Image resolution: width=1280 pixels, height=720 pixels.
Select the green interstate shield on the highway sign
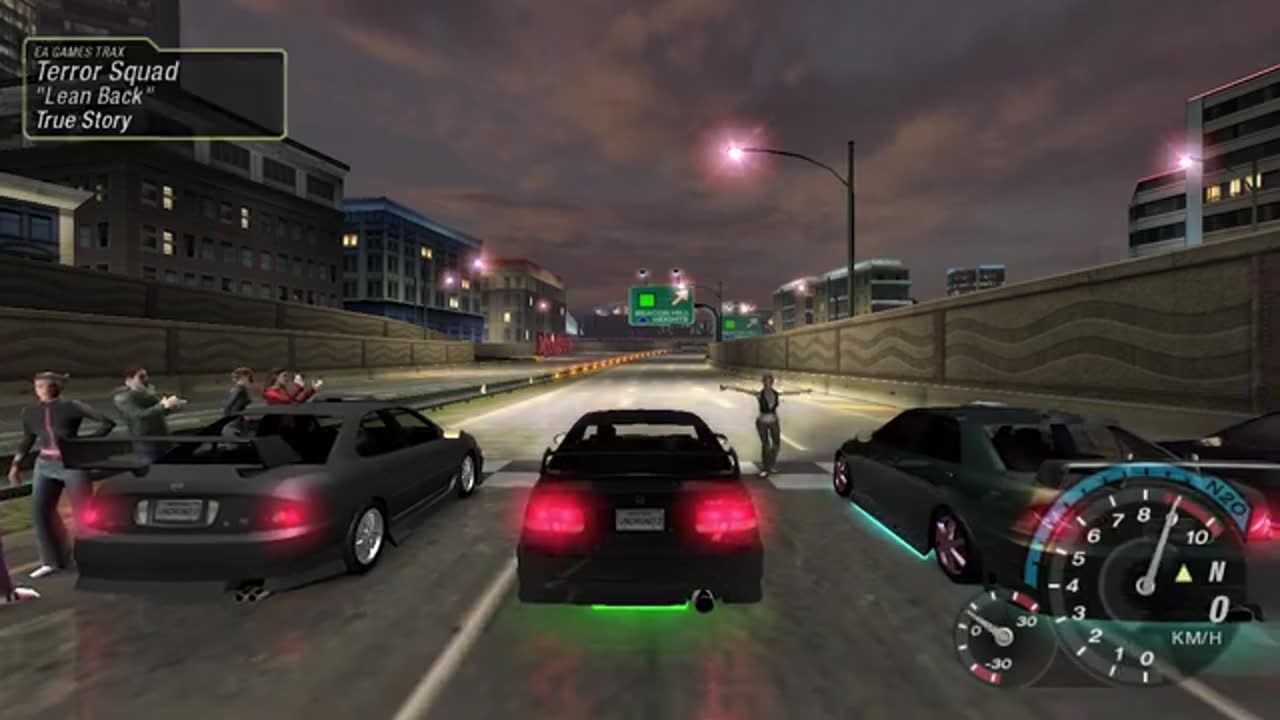[646, 298]
